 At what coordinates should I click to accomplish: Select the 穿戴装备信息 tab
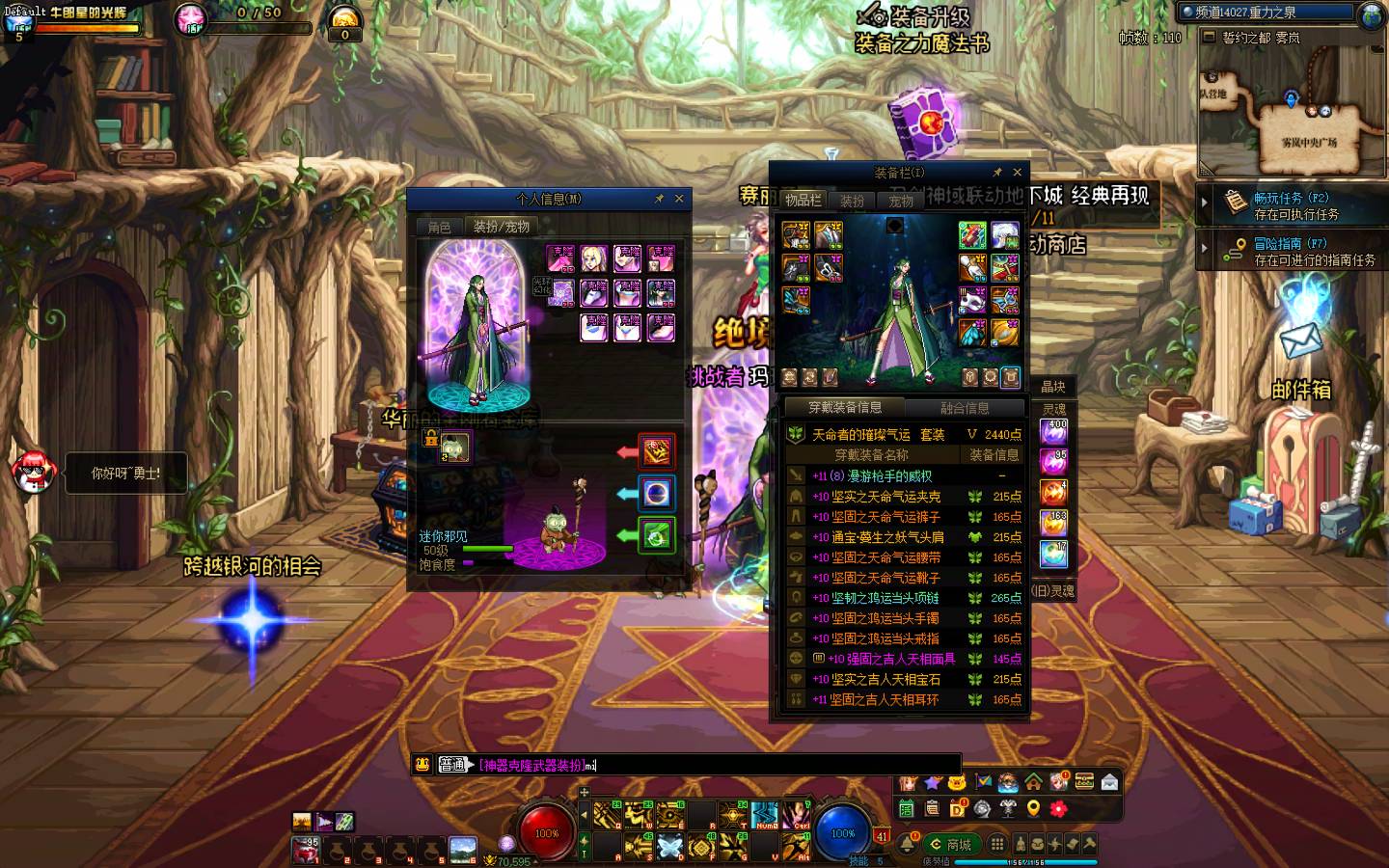click(x=845, y=408)
